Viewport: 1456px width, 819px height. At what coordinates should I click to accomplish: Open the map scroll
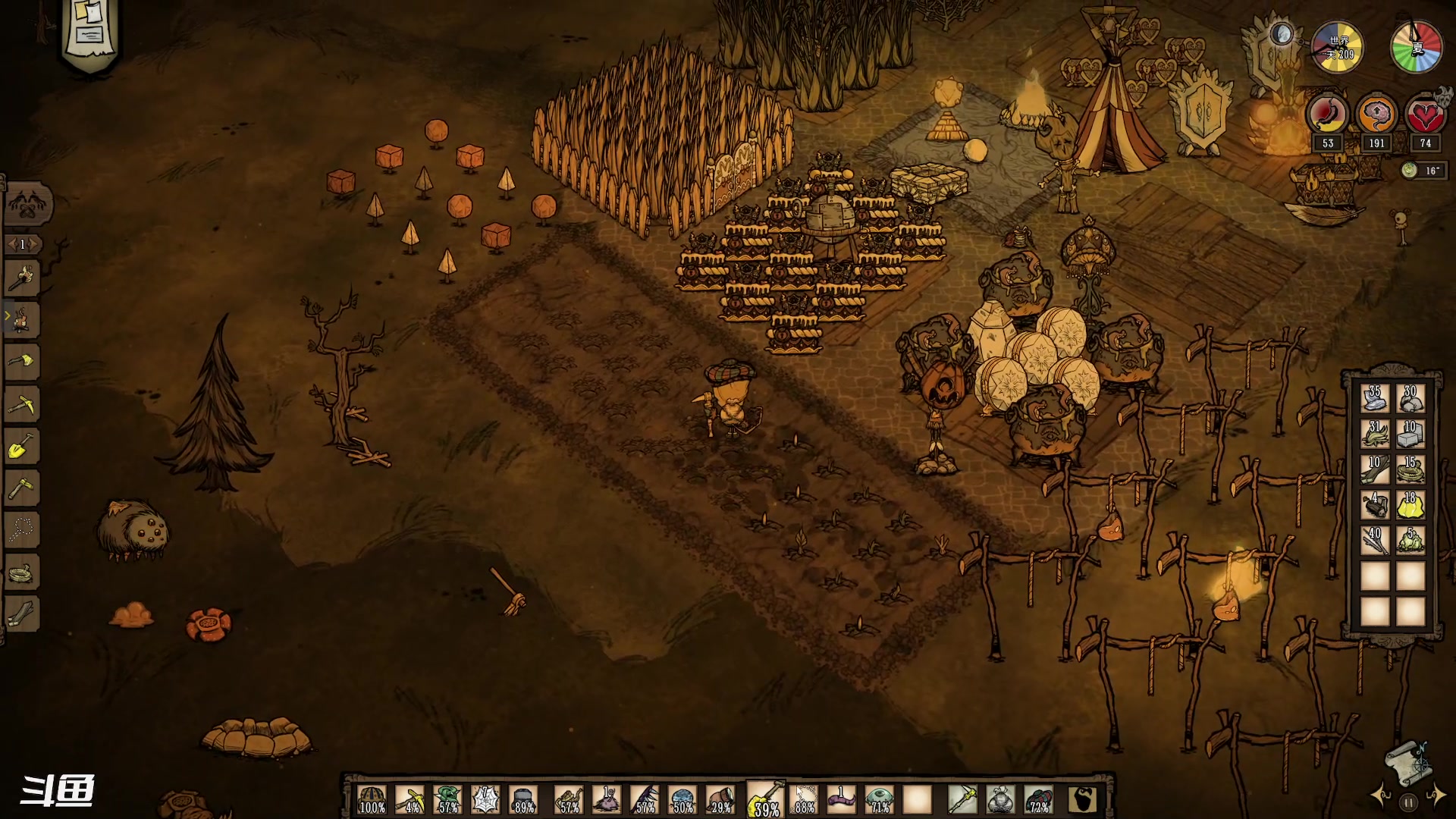(x=1407, y=762)
